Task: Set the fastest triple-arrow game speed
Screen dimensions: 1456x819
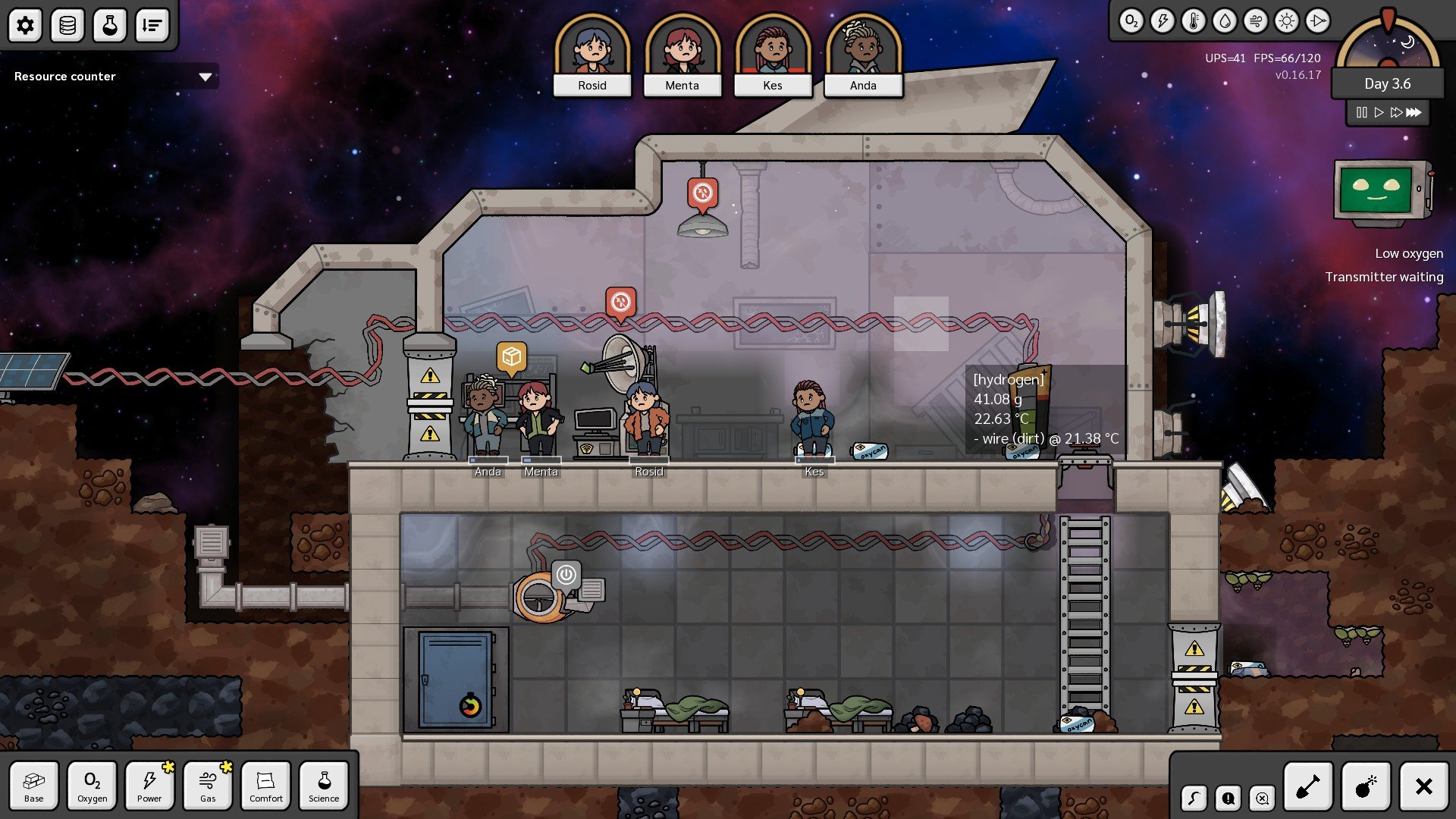Action: pos(1414,112)
